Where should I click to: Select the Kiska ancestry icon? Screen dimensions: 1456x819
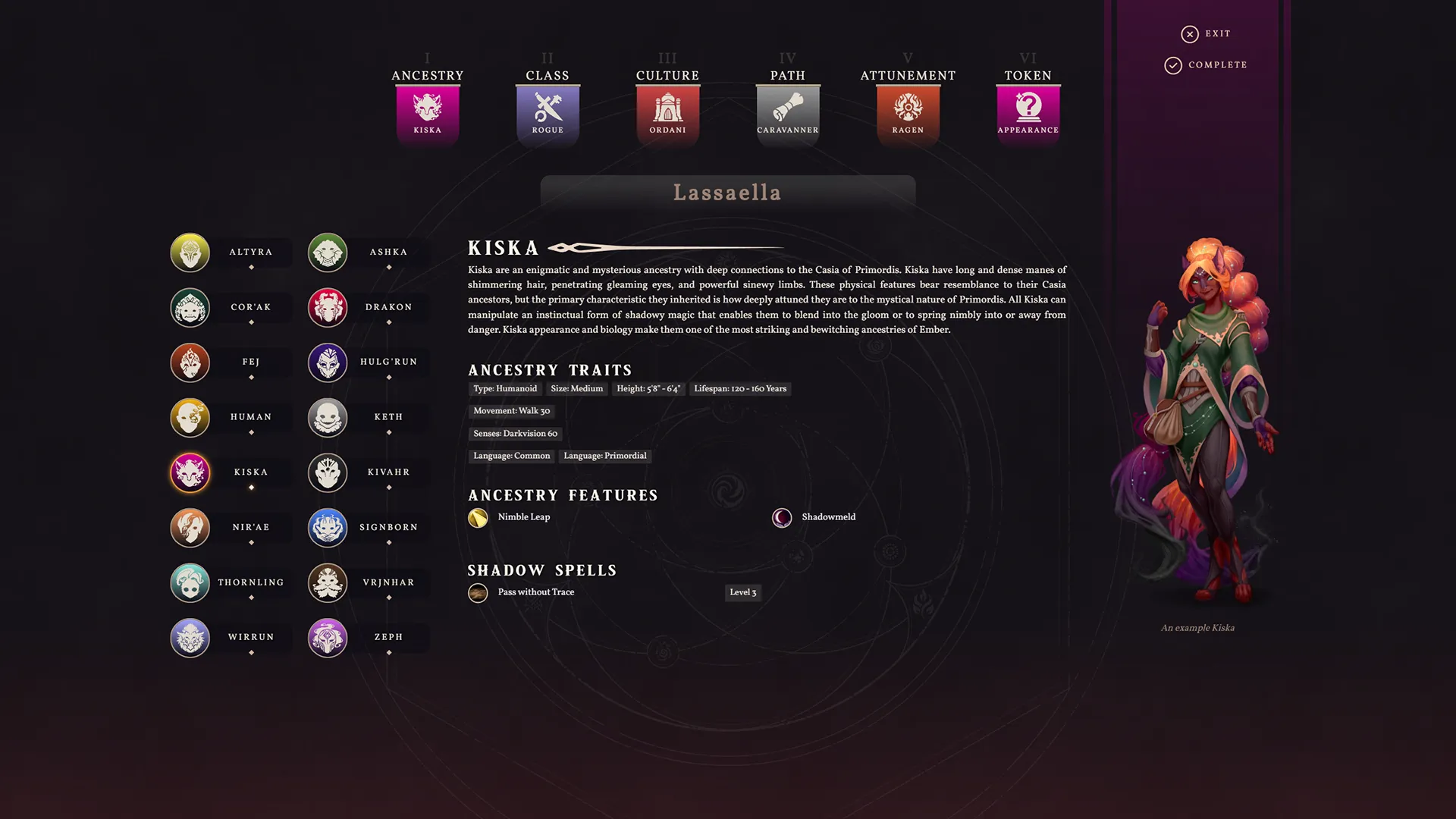[190, 472]
